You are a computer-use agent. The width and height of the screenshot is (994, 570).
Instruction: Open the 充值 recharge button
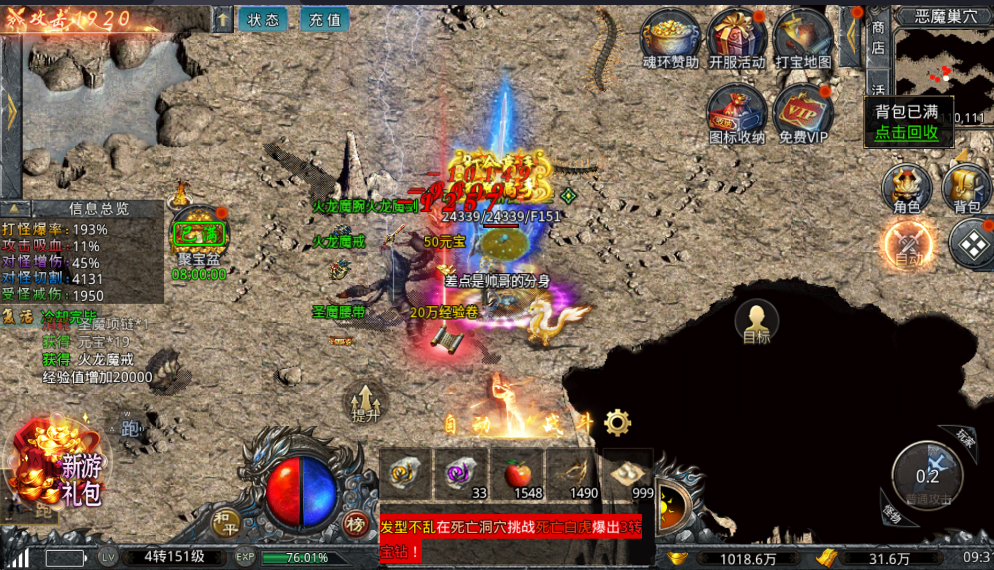coord(323,19)
